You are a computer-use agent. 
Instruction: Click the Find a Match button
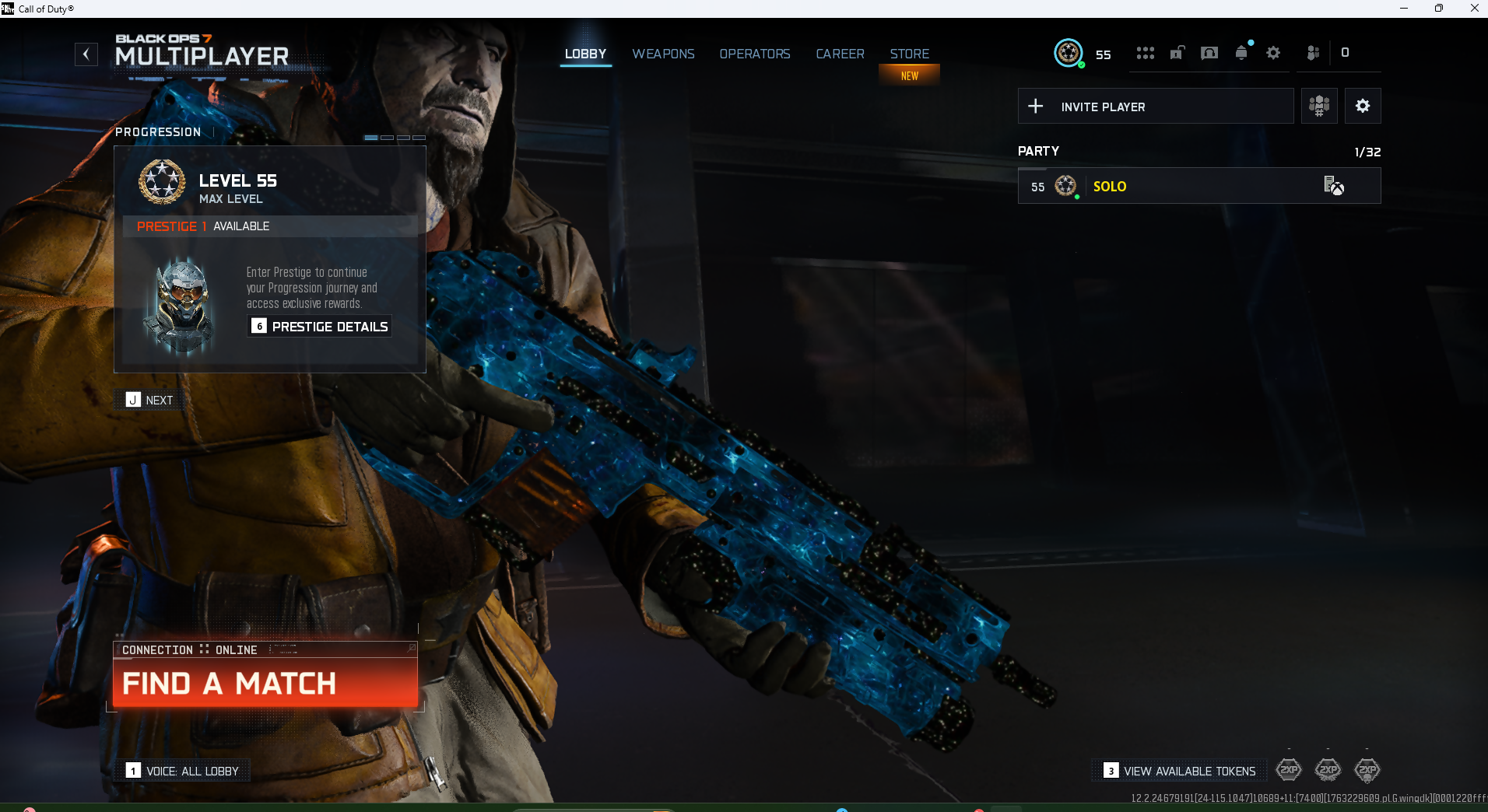[265, 683]
